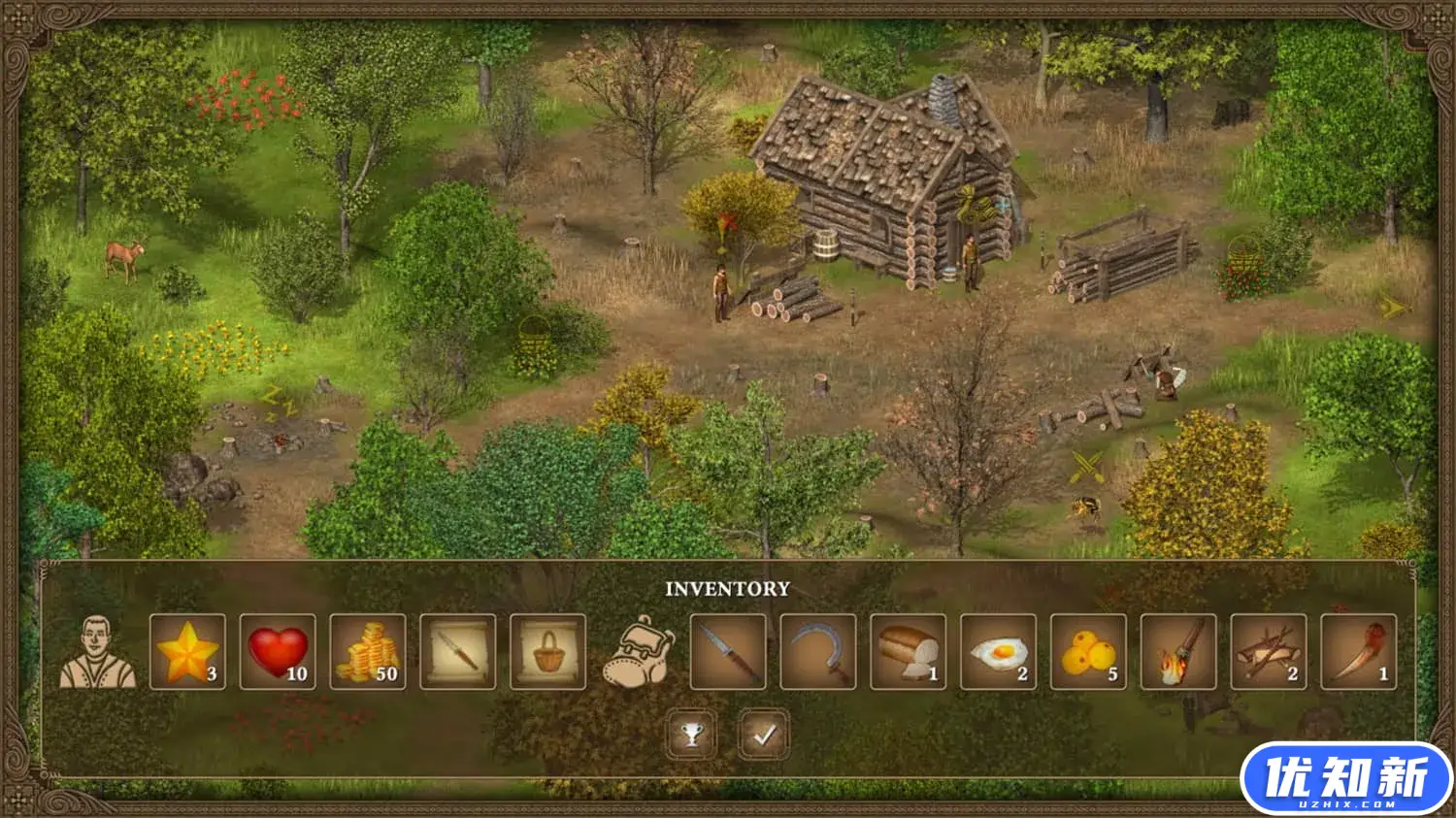Viewport: 1456px width, 818px height.
Task: Open the basket recipe scroll
Action: point(548,652)
